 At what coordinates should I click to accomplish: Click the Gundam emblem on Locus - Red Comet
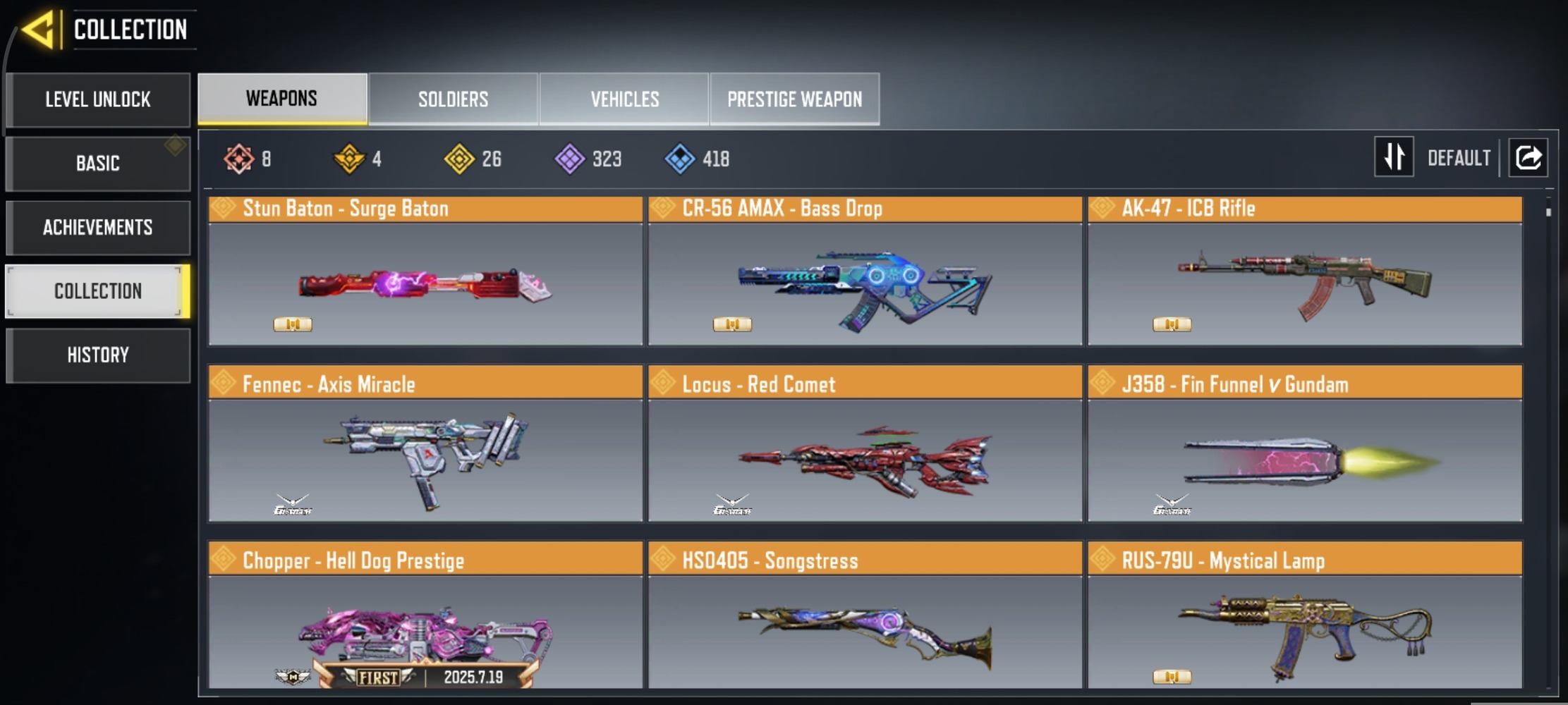click(x=734, y=503)
